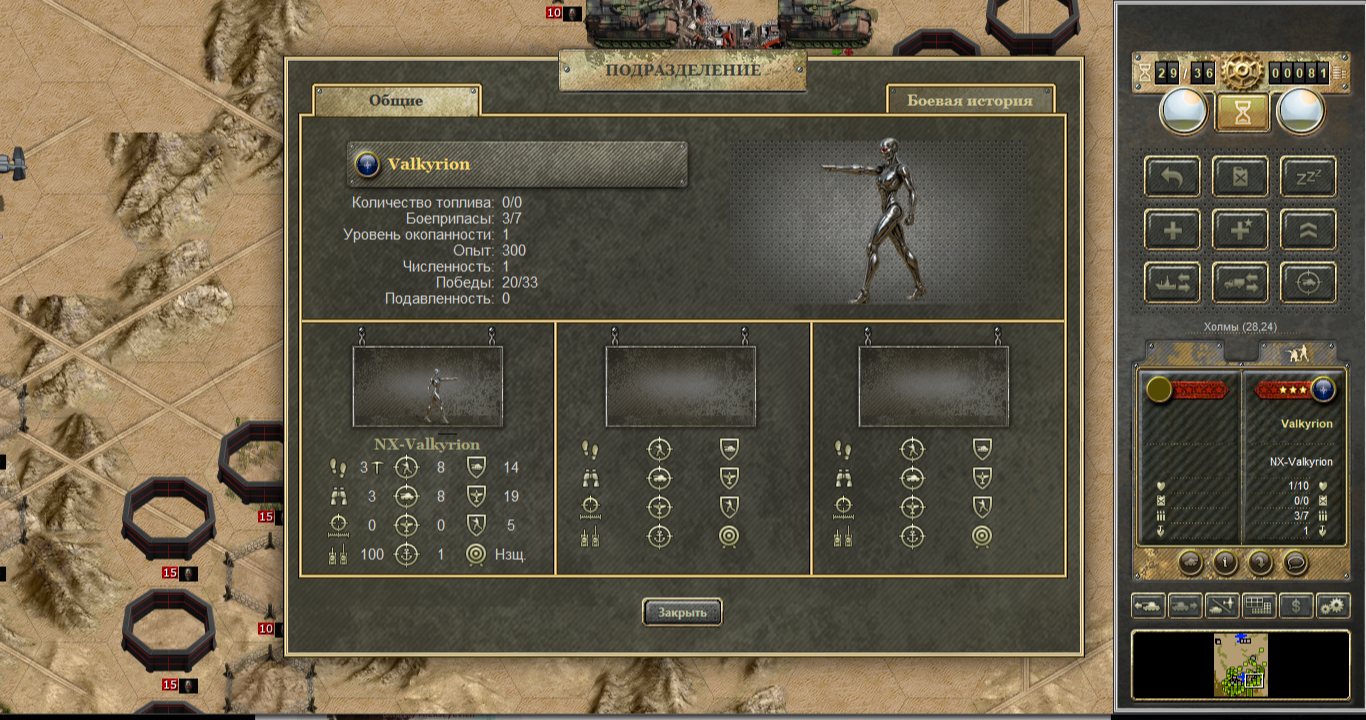Open the purchase screen with the dollar button
This screenshot has width=1366, height=720.
(x=1296, y=605)
